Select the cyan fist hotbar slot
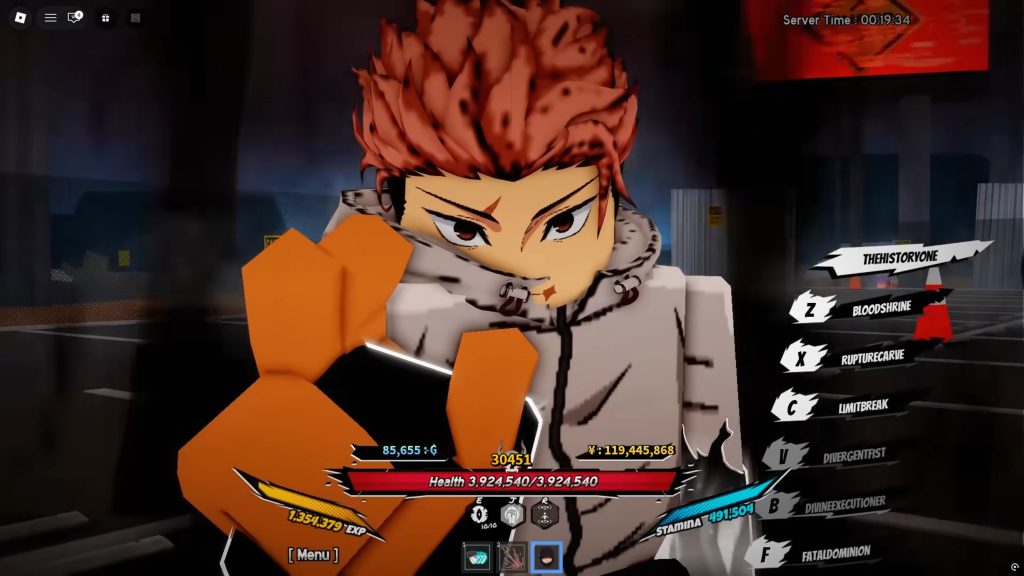This screenshot has height=576, width=1024. pos(477,558)
